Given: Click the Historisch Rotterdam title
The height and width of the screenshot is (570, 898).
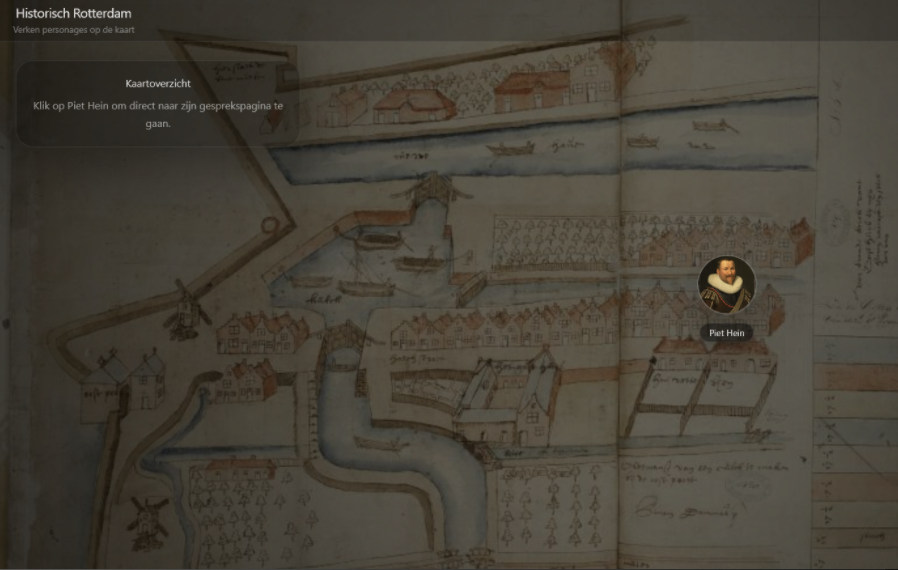Looking at the screenshot, I should click(x=73, y=14).
